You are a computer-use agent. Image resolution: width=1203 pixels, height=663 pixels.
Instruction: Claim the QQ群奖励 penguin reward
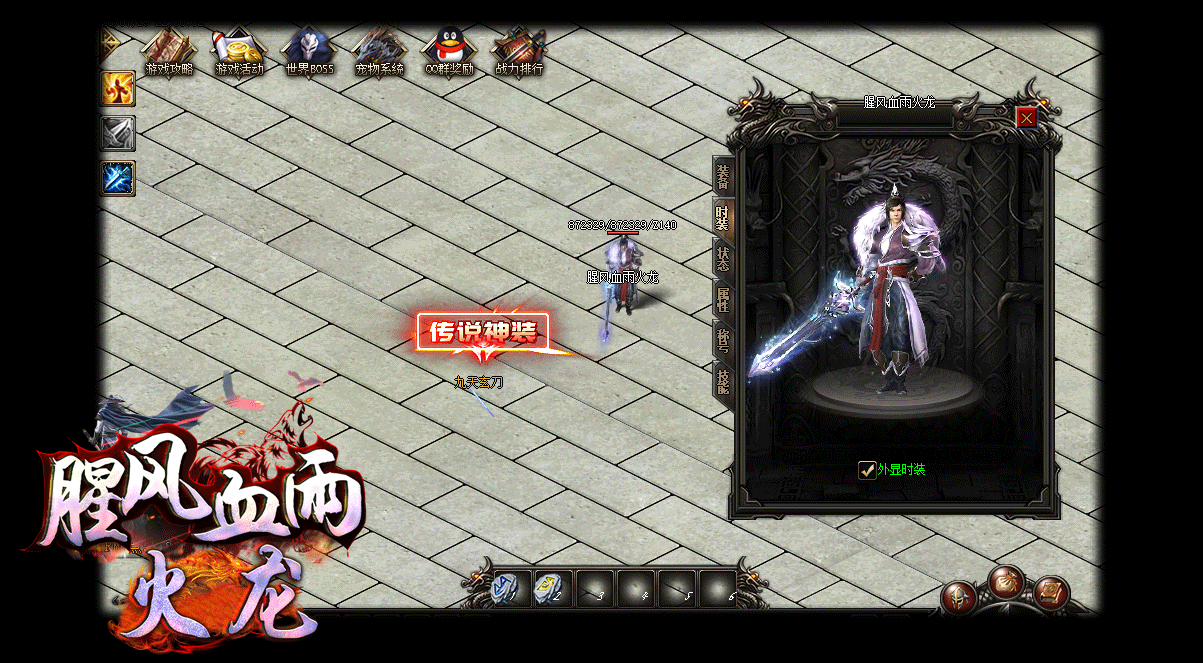pyautogui.click(x=449, y=52)
